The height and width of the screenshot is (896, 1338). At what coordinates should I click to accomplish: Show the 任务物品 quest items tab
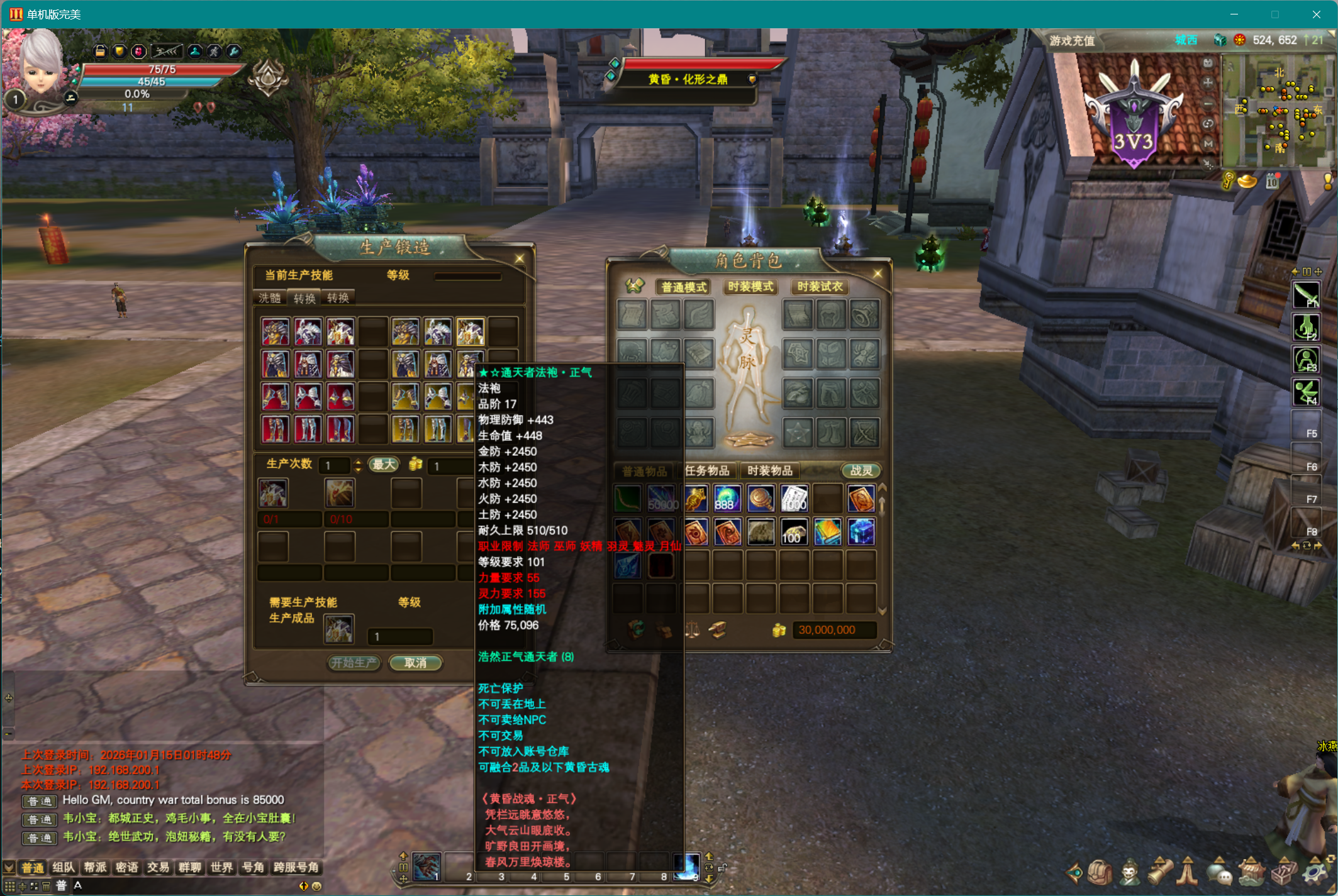tap(707, 470)
